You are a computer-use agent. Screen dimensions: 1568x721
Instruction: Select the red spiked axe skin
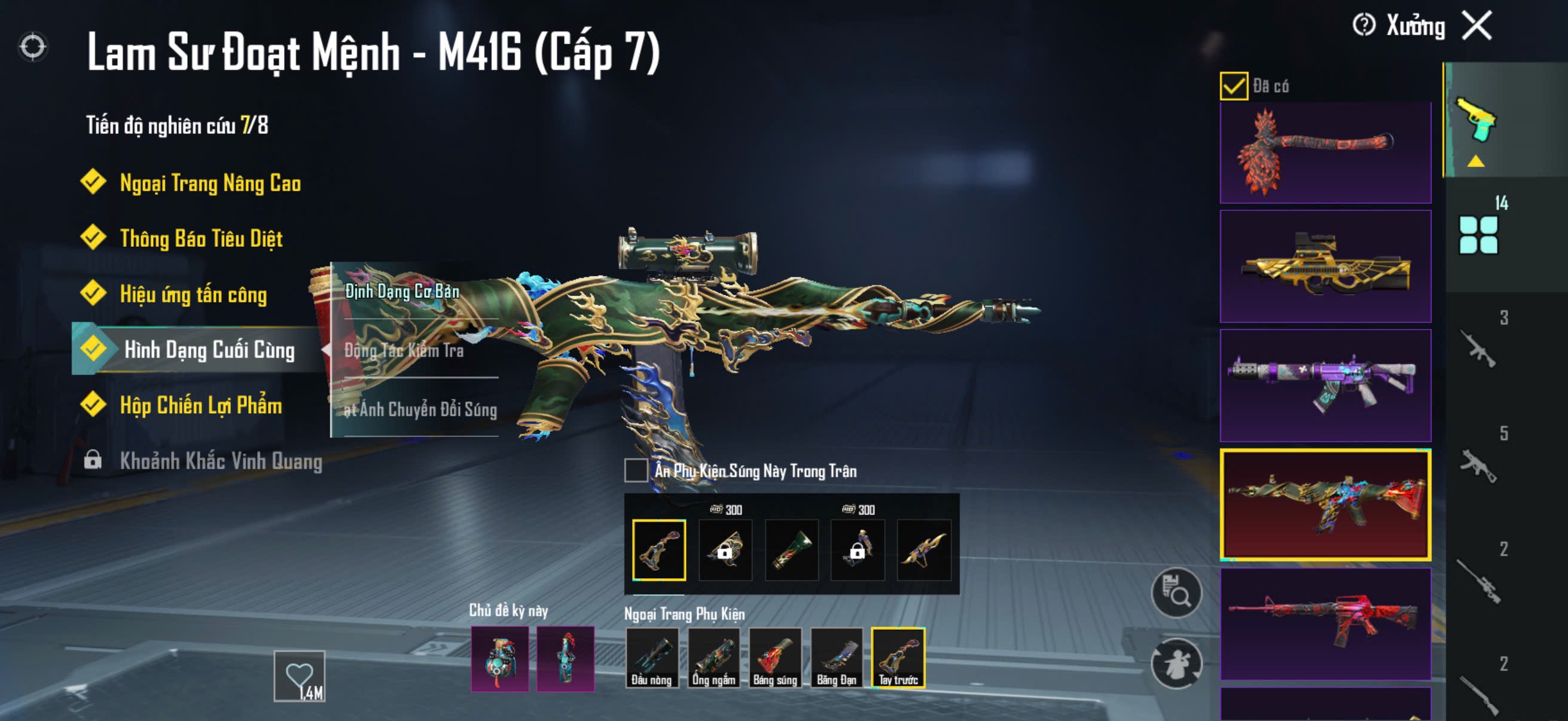1325,152
